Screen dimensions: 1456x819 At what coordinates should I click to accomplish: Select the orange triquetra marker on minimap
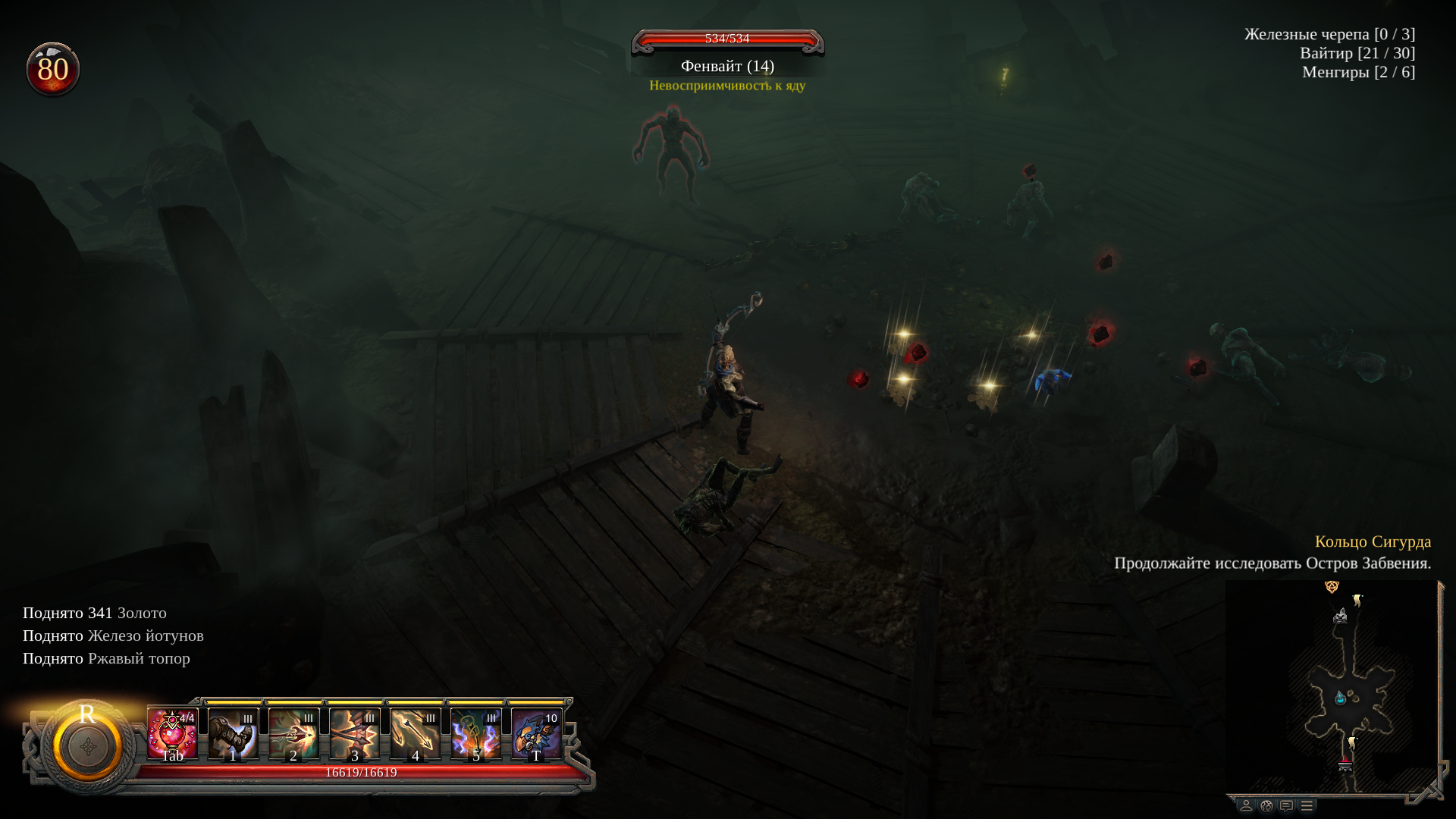(x=1331, y=586)
